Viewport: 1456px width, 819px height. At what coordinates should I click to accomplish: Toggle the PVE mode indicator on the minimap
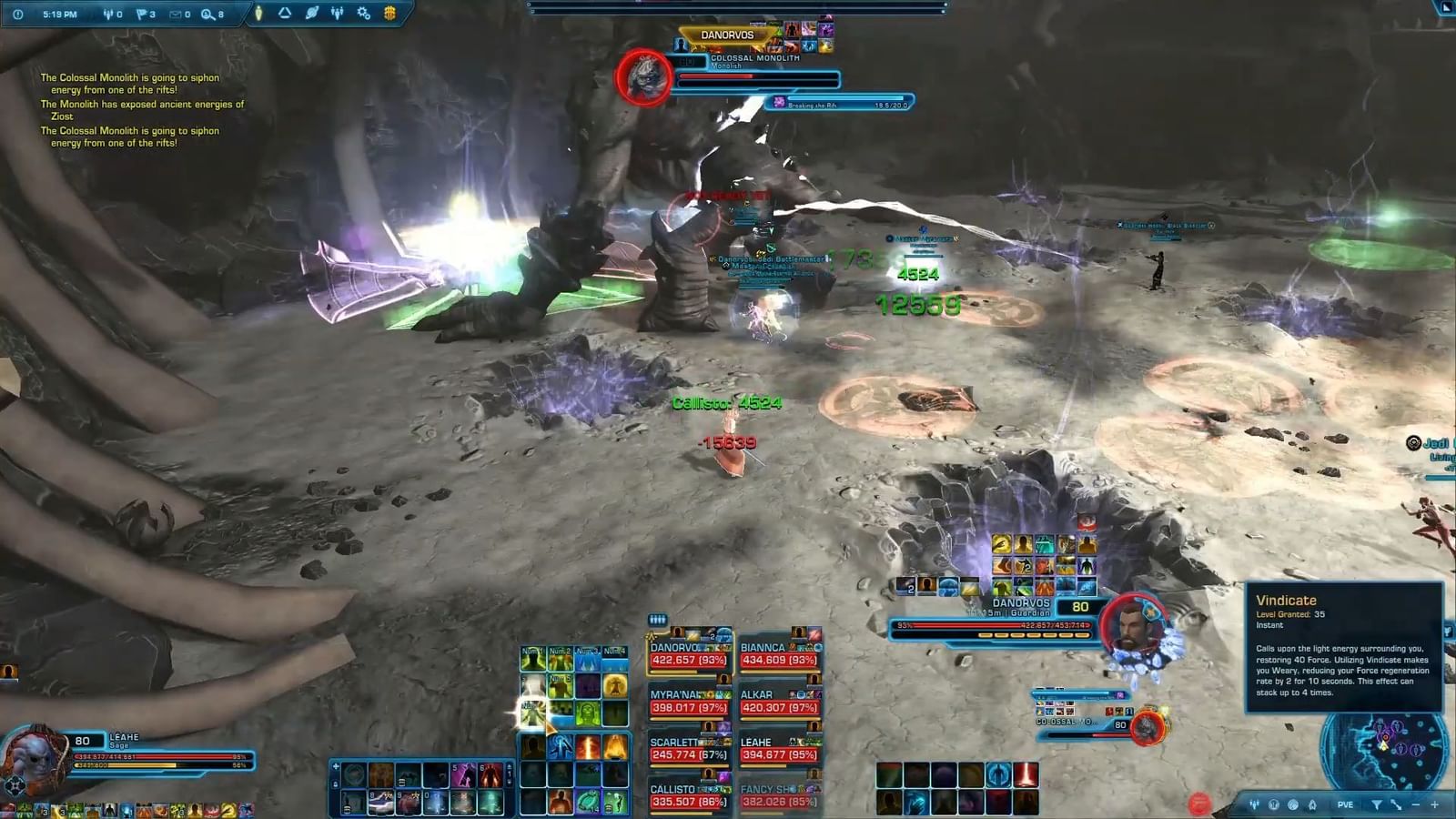point(1345,804)
